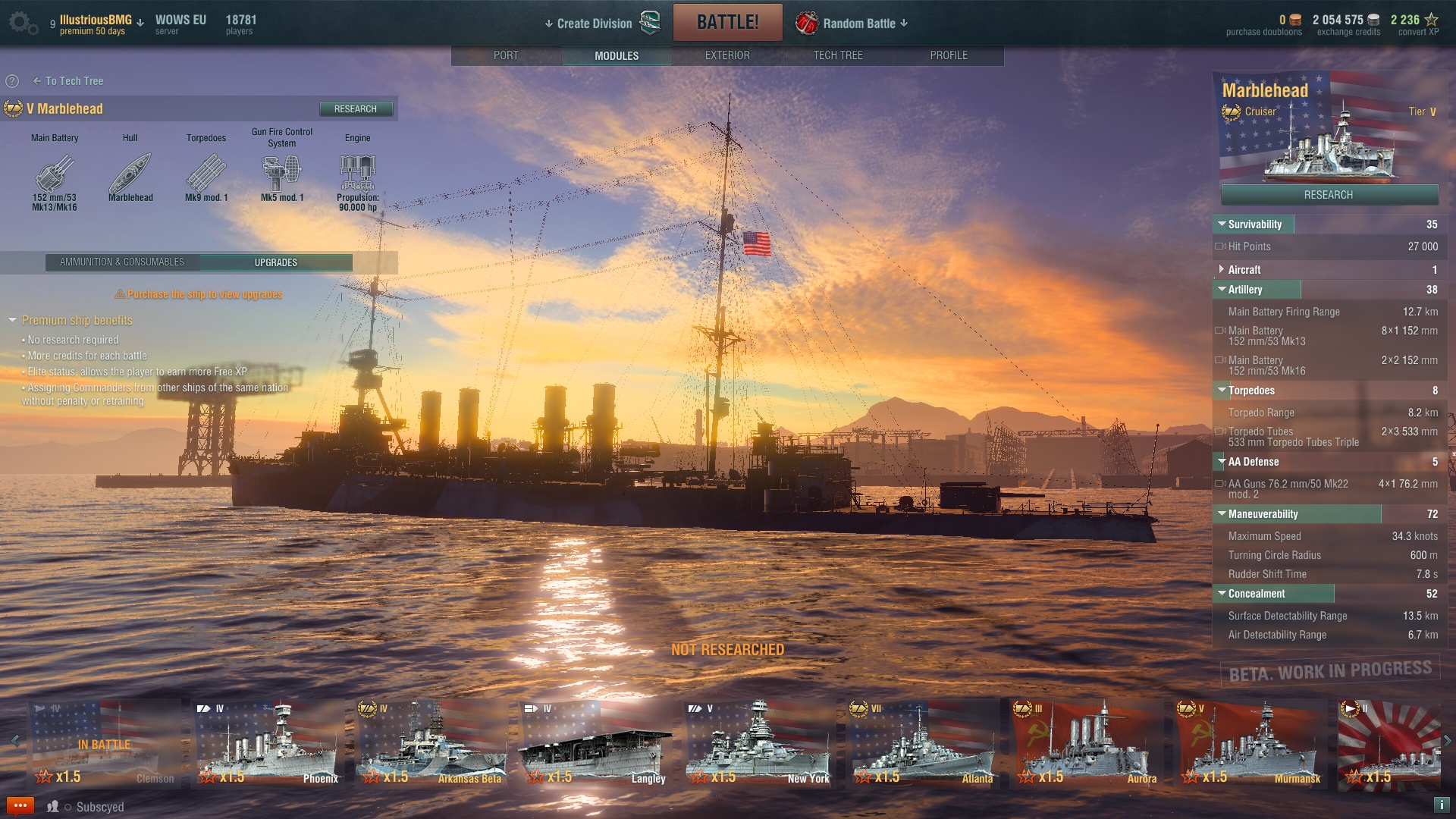
Task: Select the Phoenix ship in carousel
Action: [268, 744]
